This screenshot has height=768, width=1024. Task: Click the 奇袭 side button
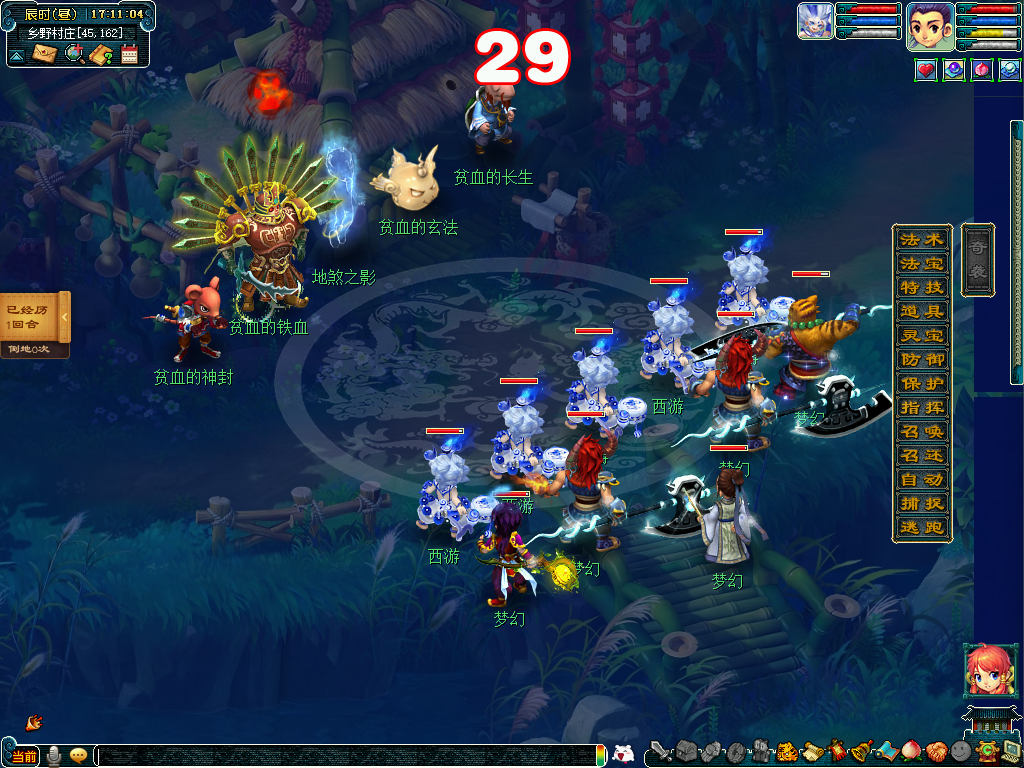pos(977,260)
